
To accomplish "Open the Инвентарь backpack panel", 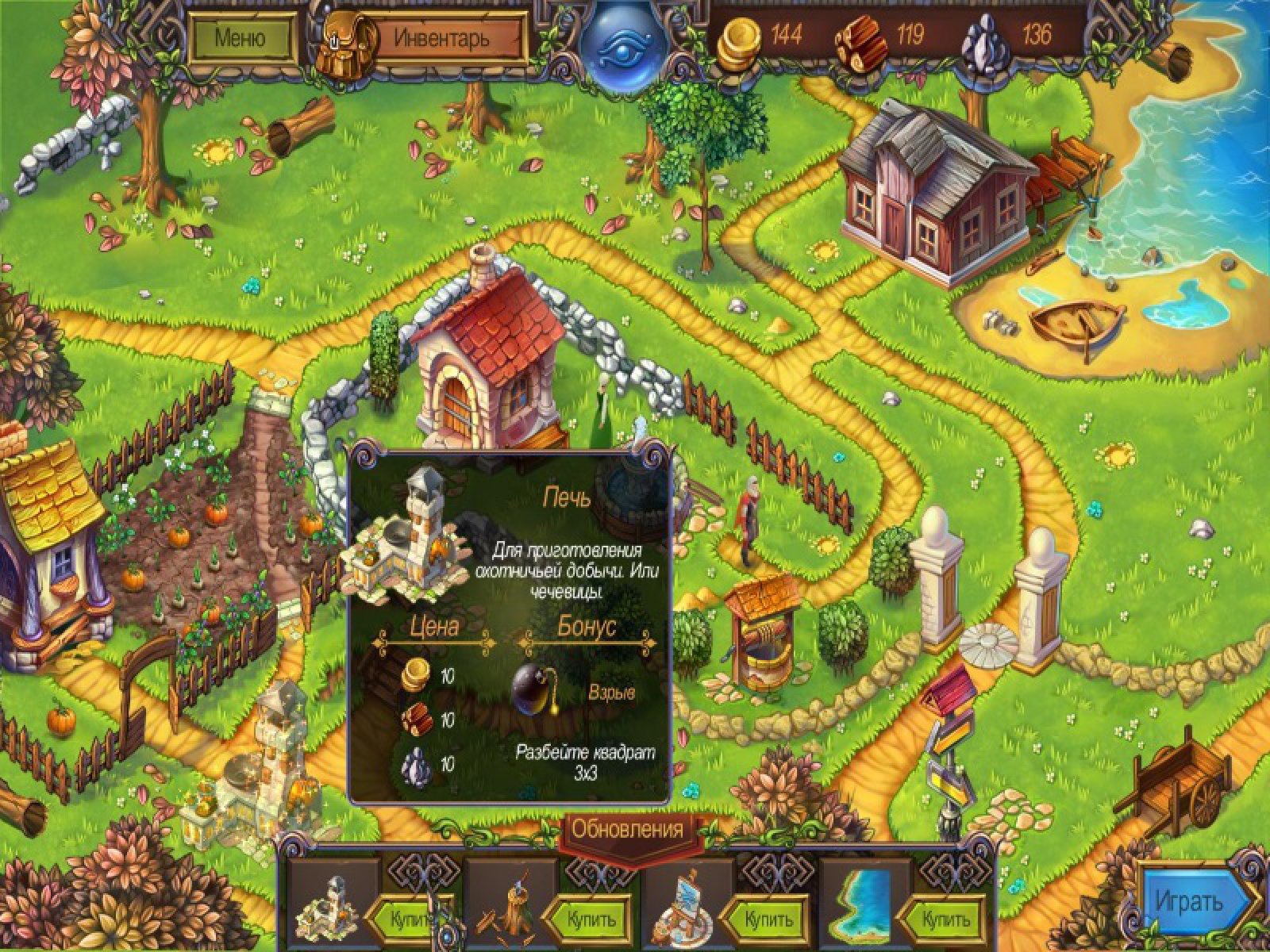I will [x=441, y=37].
